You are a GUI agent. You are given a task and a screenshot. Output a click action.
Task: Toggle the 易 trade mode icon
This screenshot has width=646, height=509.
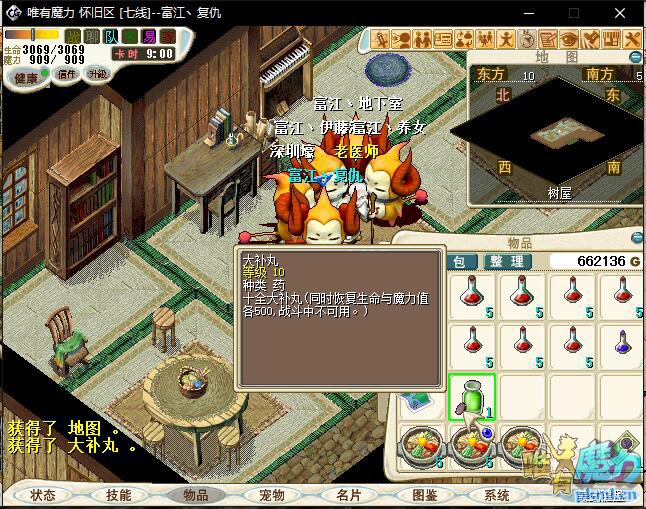(148, 37)
